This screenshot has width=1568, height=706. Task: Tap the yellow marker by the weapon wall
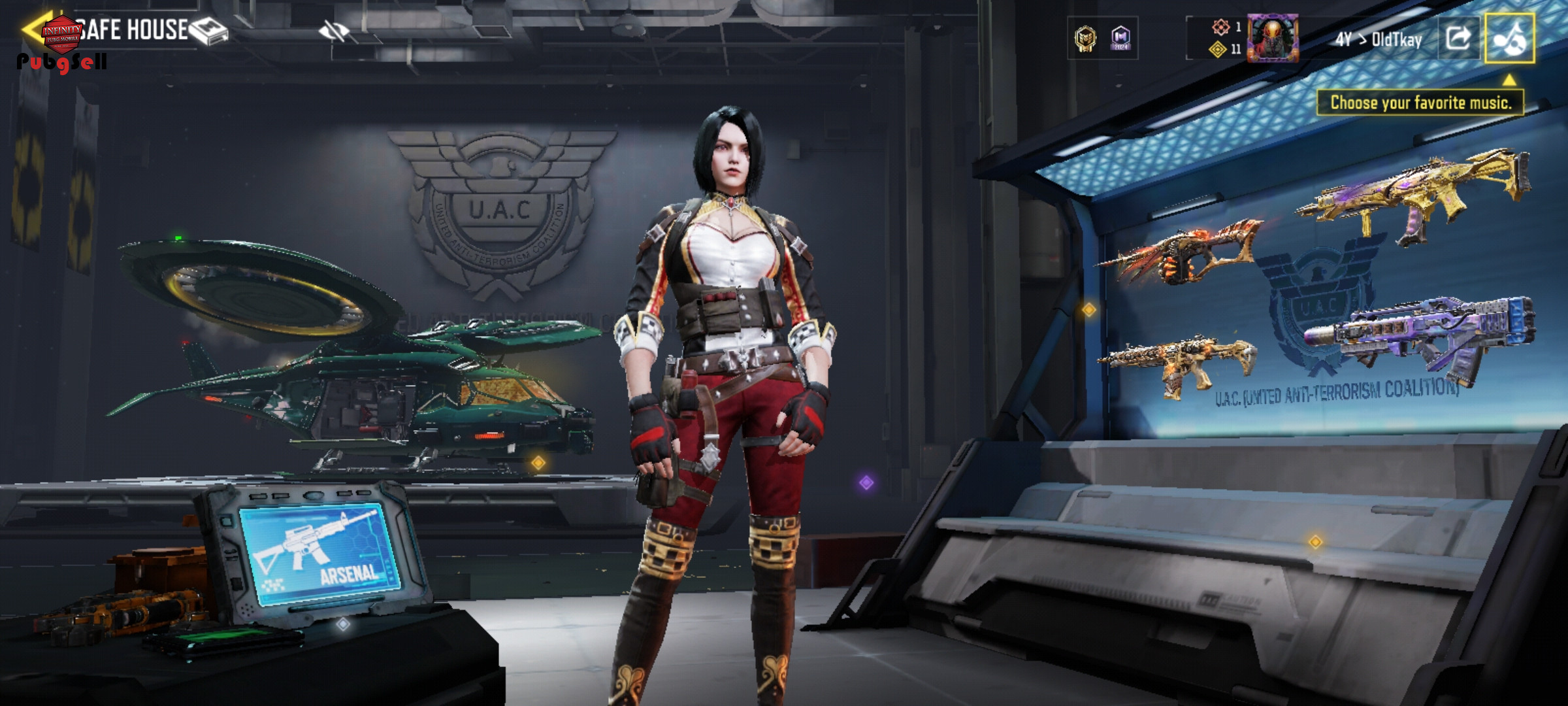click(x=1088, y=309)
